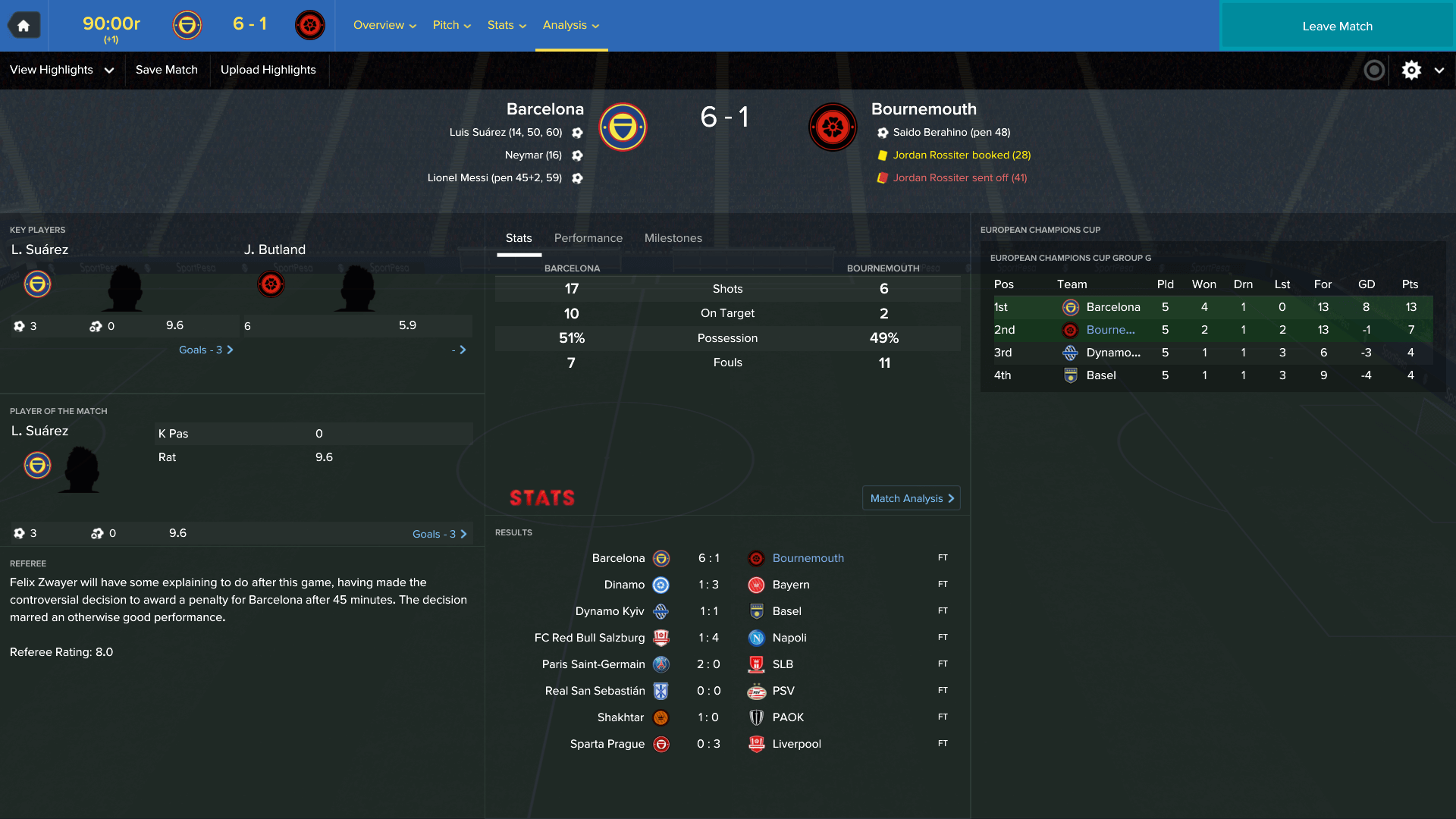Open the Analysis dropdown menu
The height and width of the screenshot is (819, 1456).
[x=571, y=25]
